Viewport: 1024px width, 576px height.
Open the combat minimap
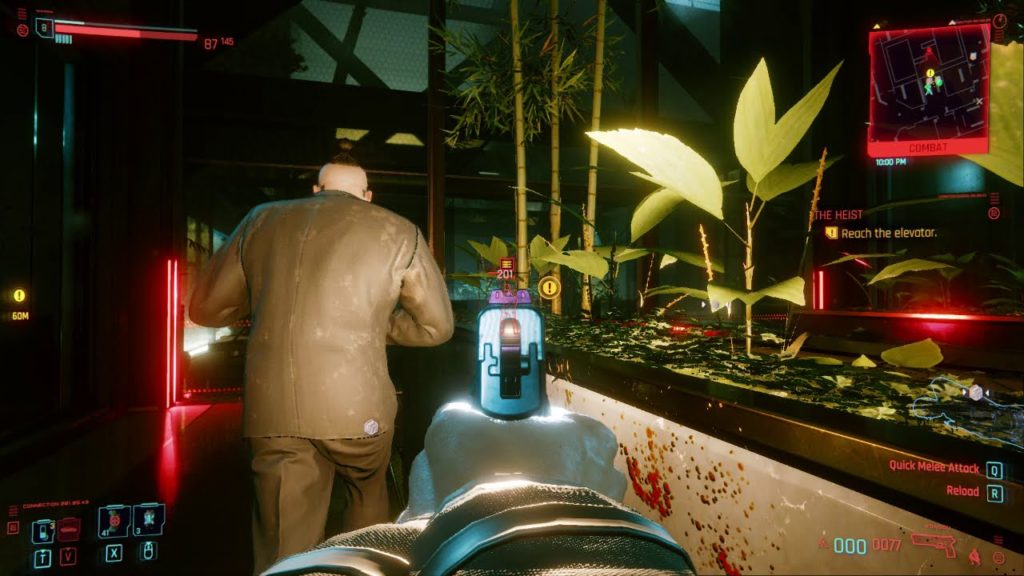point(927,88)
